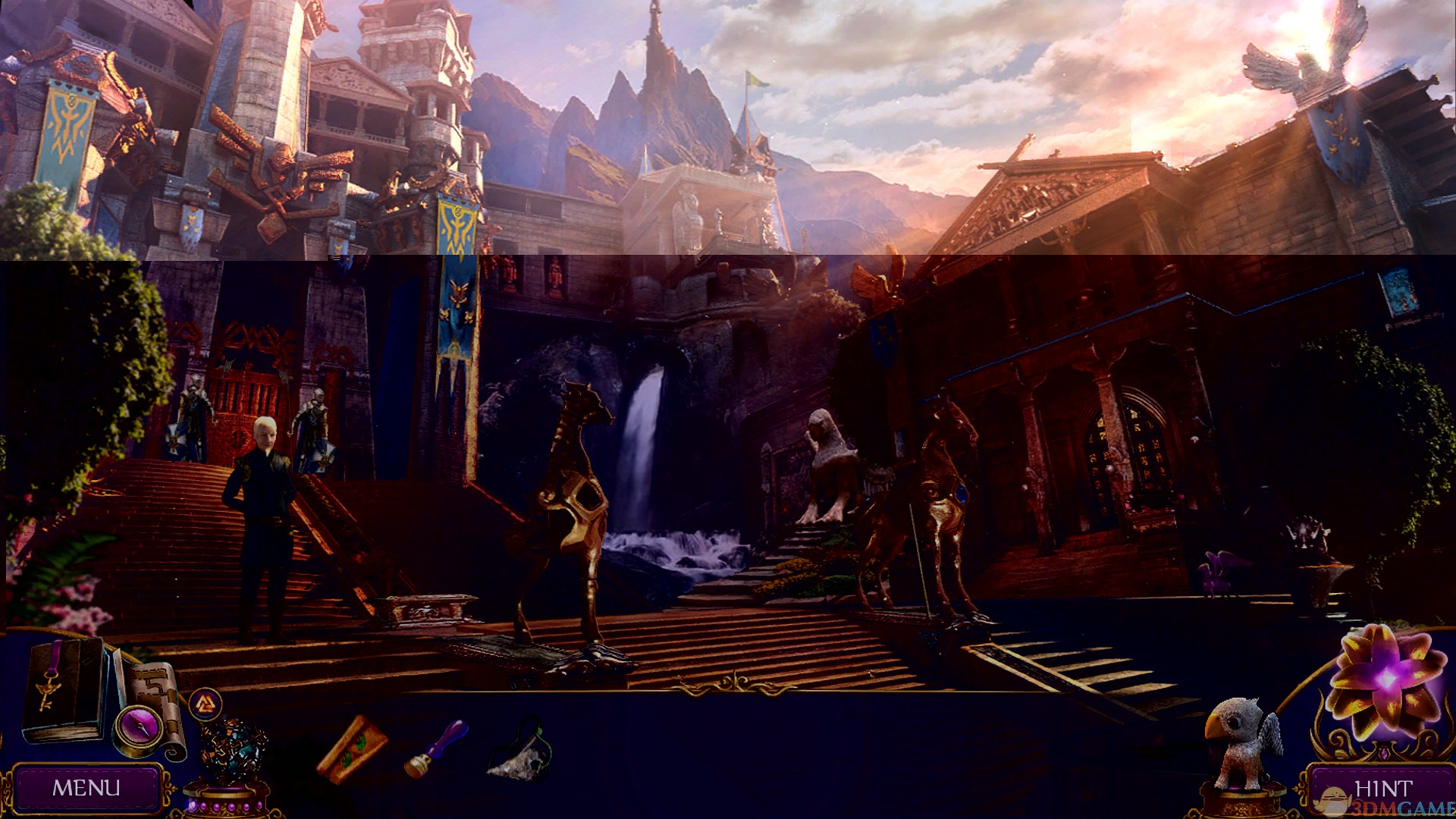Activate the glowing purple flower hint charm
The width and height of the screenshot is (1456, 819).
[1386, 680]
